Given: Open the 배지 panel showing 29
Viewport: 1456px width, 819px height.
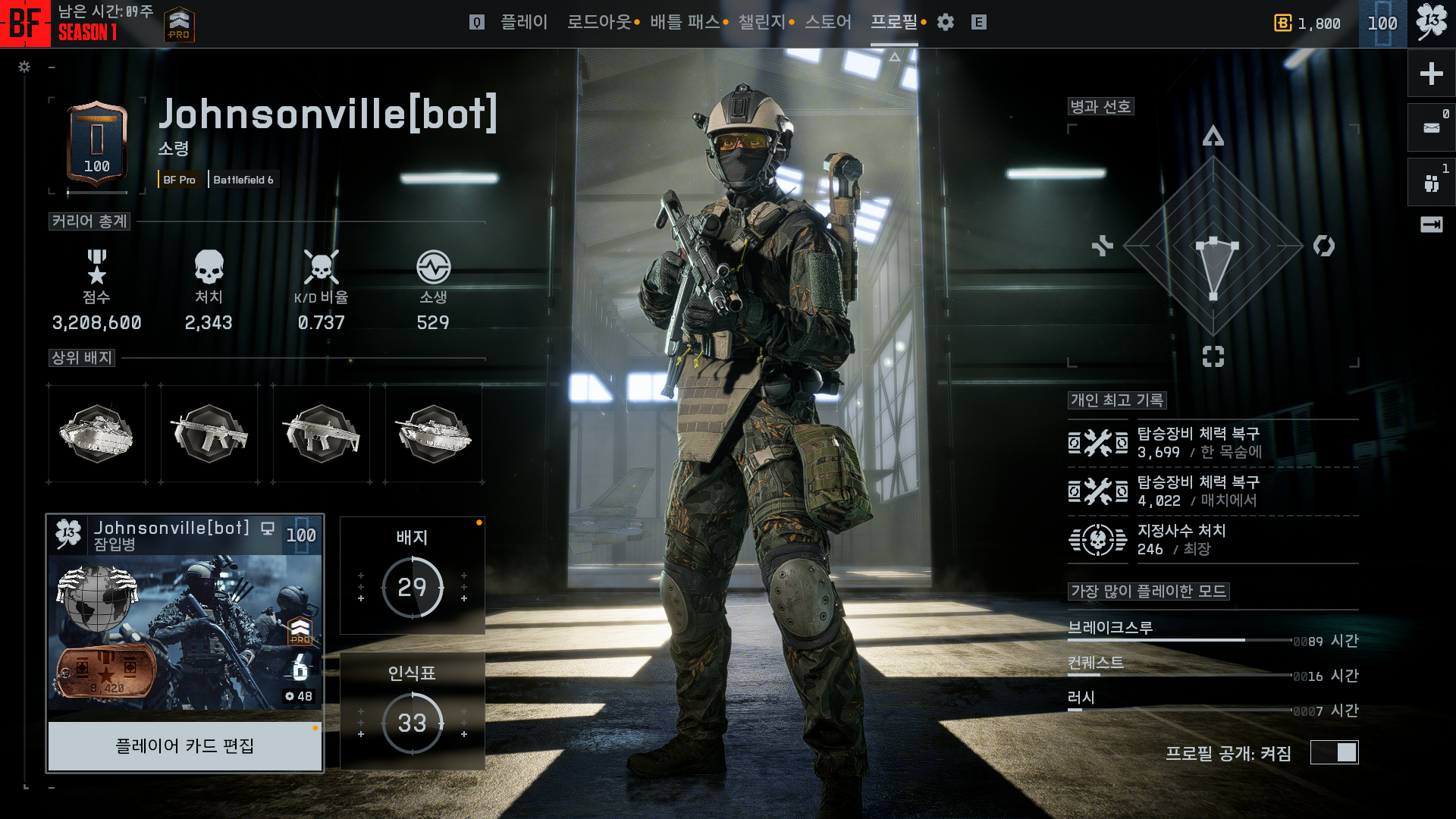Looking at the screenshot, I should (x=412, y=576).
